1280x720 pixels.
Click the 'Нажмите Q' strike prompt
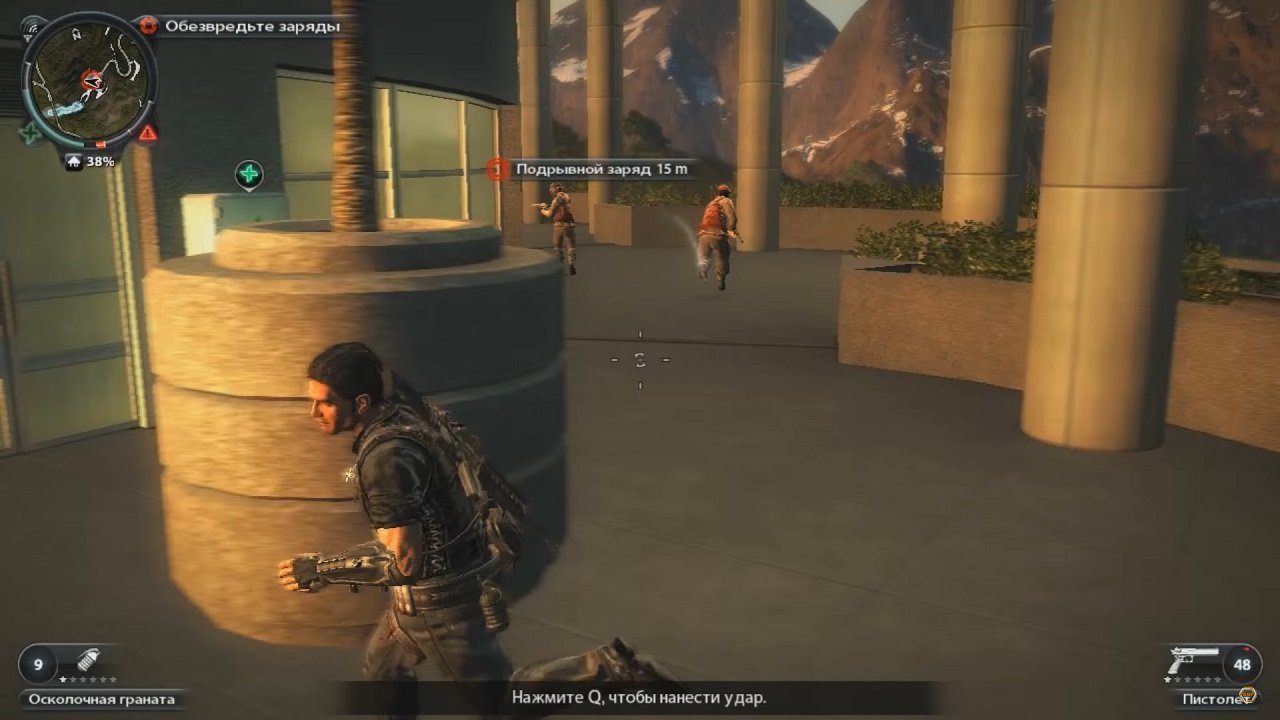639,699
